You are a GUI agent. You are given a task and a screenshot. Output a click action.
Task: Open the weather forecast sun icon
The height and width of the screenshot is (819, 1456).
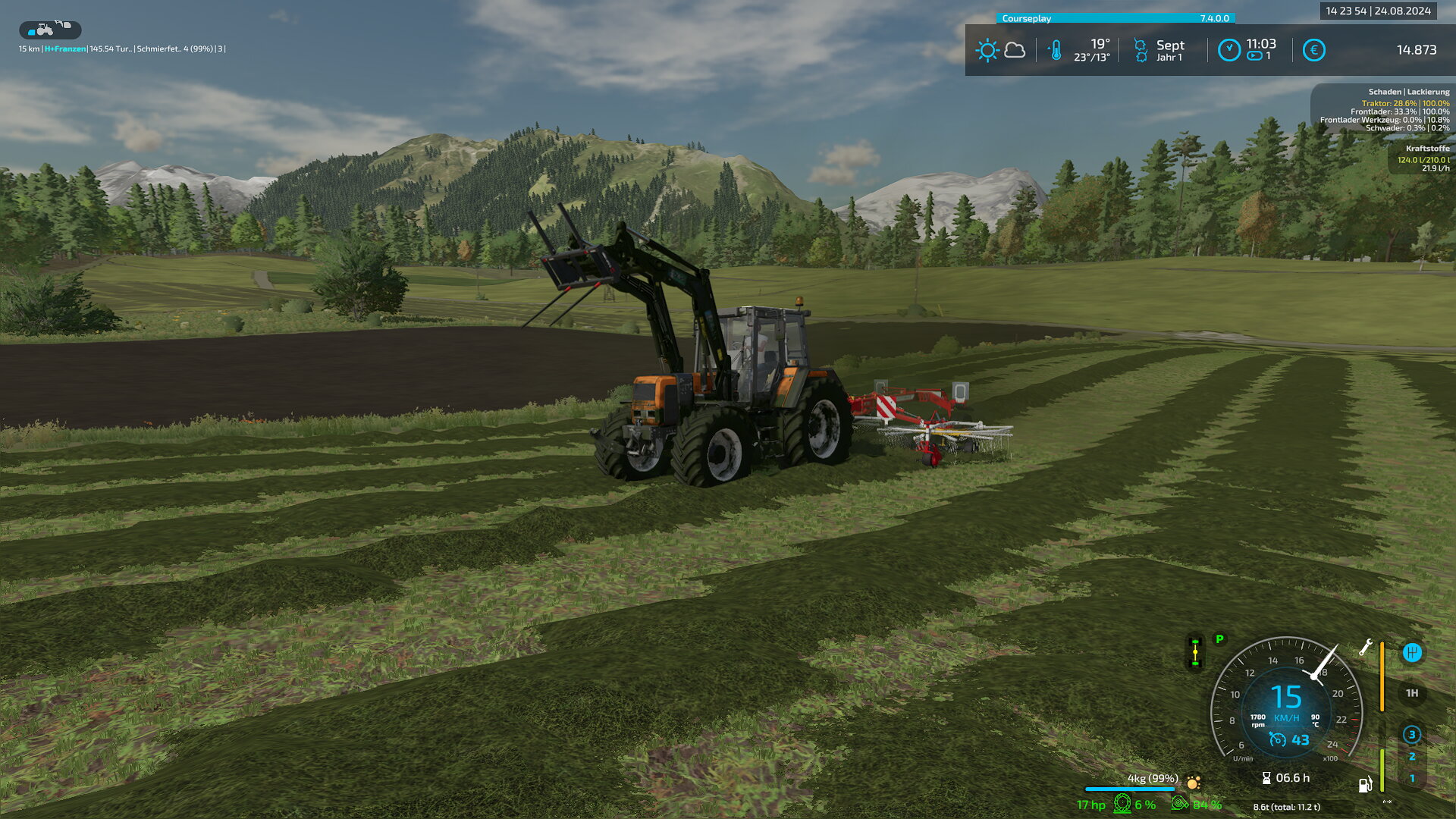[987, 51]
